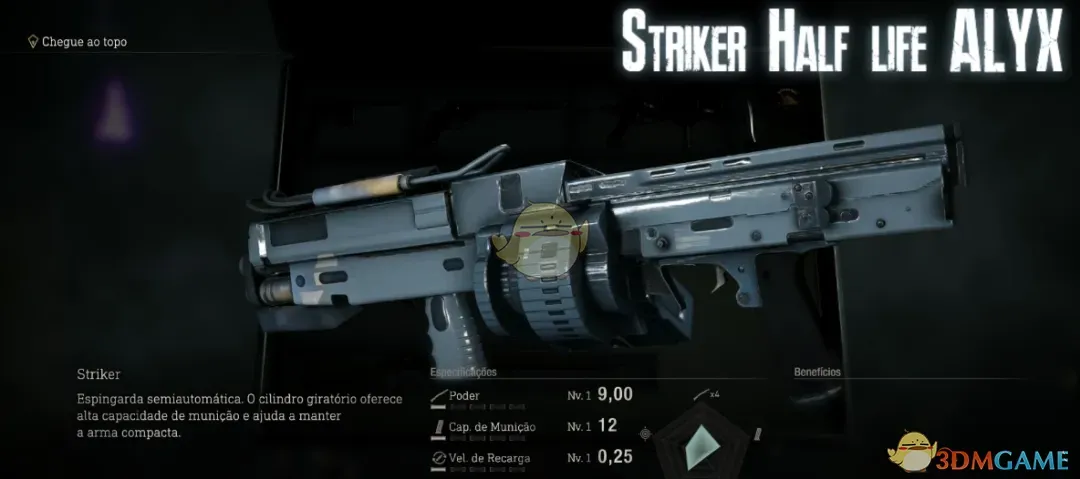Select the Poder stat row

(x=531, y=395)
